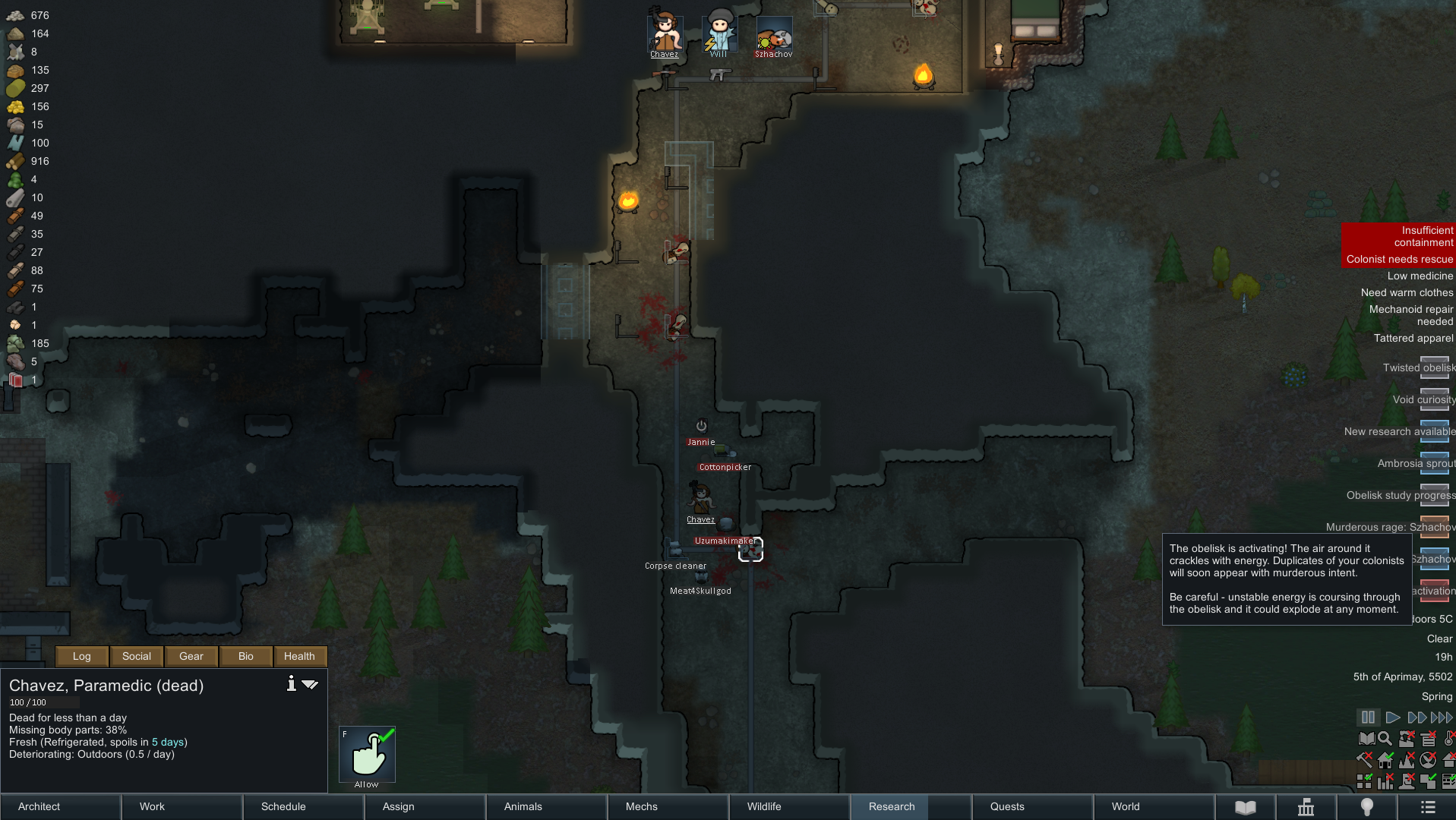Open the Work priorities tab

[152, 806]
